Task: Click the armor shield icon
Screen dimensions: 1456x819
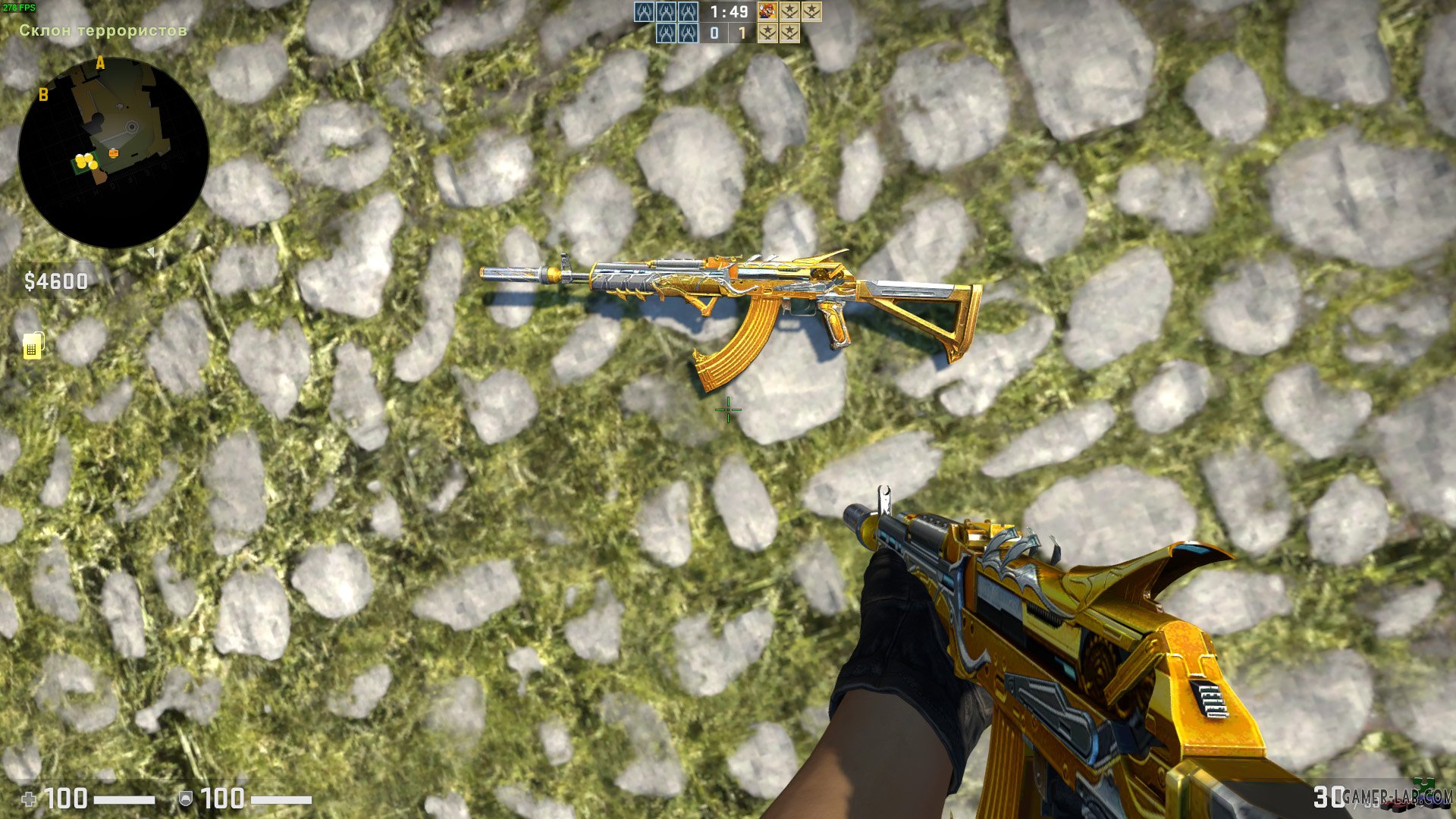Action: click(186, 798)
